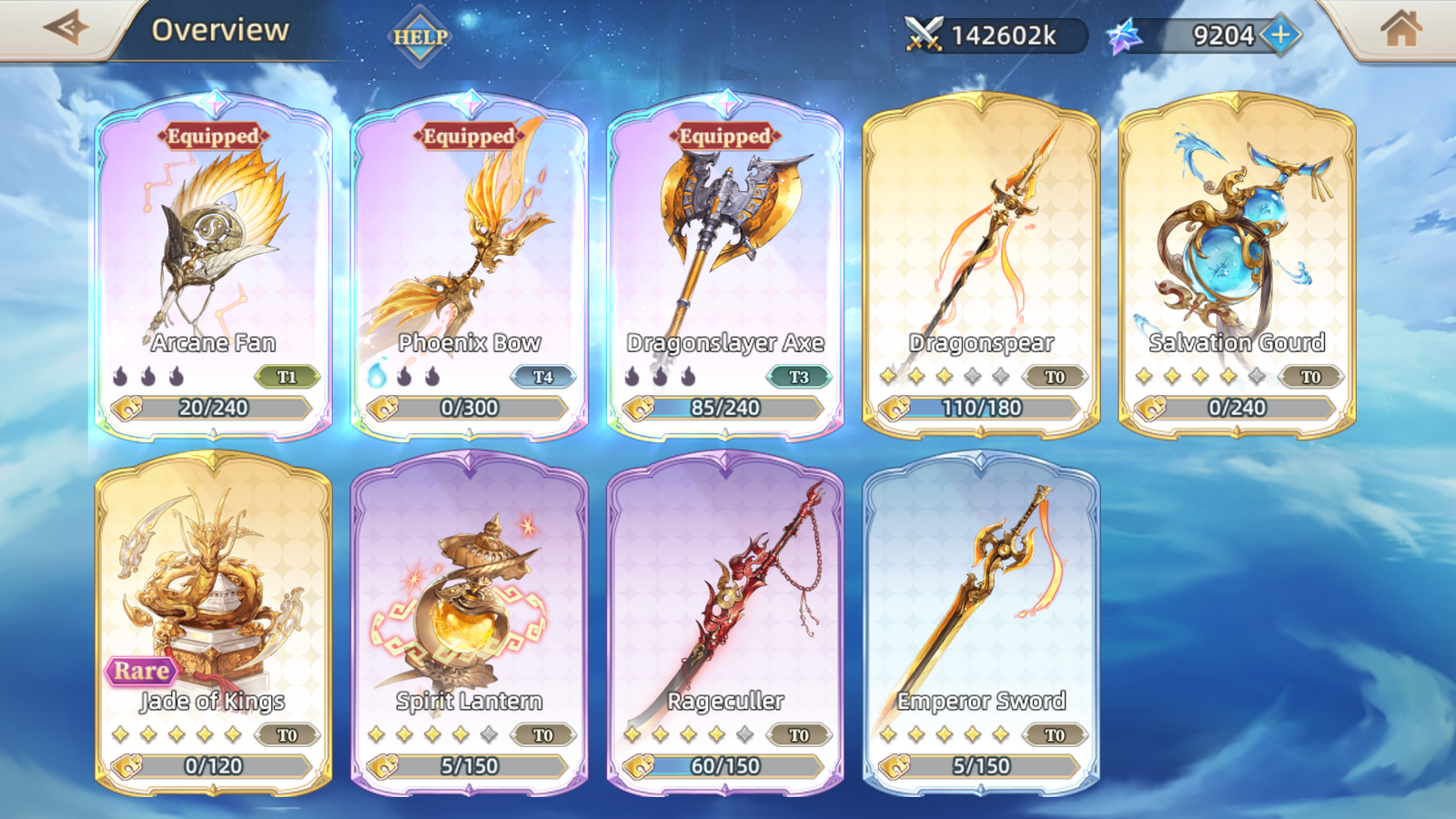The width and height of the screenshot is (1456, 819).
Task: Go back using the arrow button
Action: [66, 28]
